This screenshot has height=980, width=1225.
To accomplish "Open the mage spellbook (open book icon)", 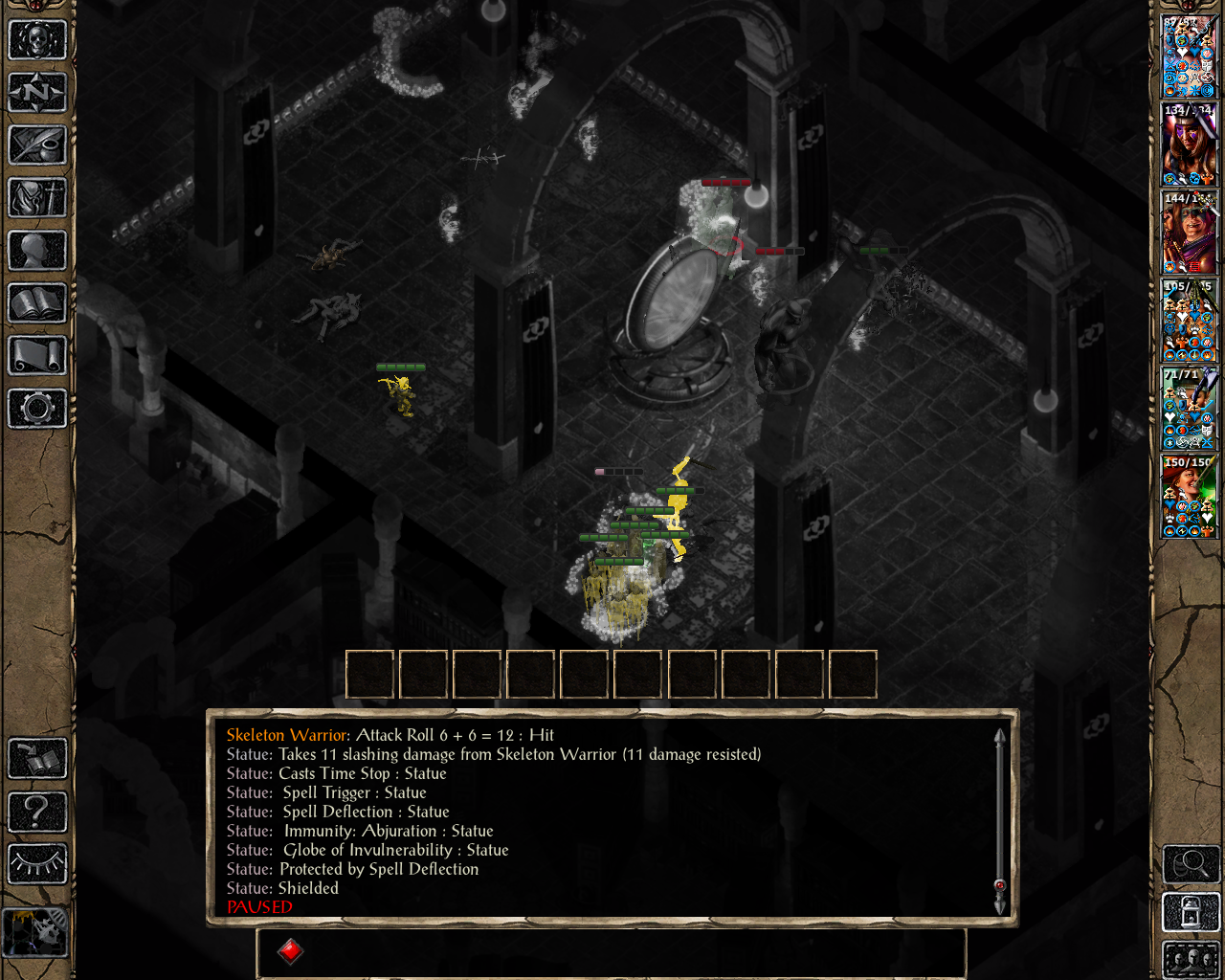I will click(x=37, y=303).
